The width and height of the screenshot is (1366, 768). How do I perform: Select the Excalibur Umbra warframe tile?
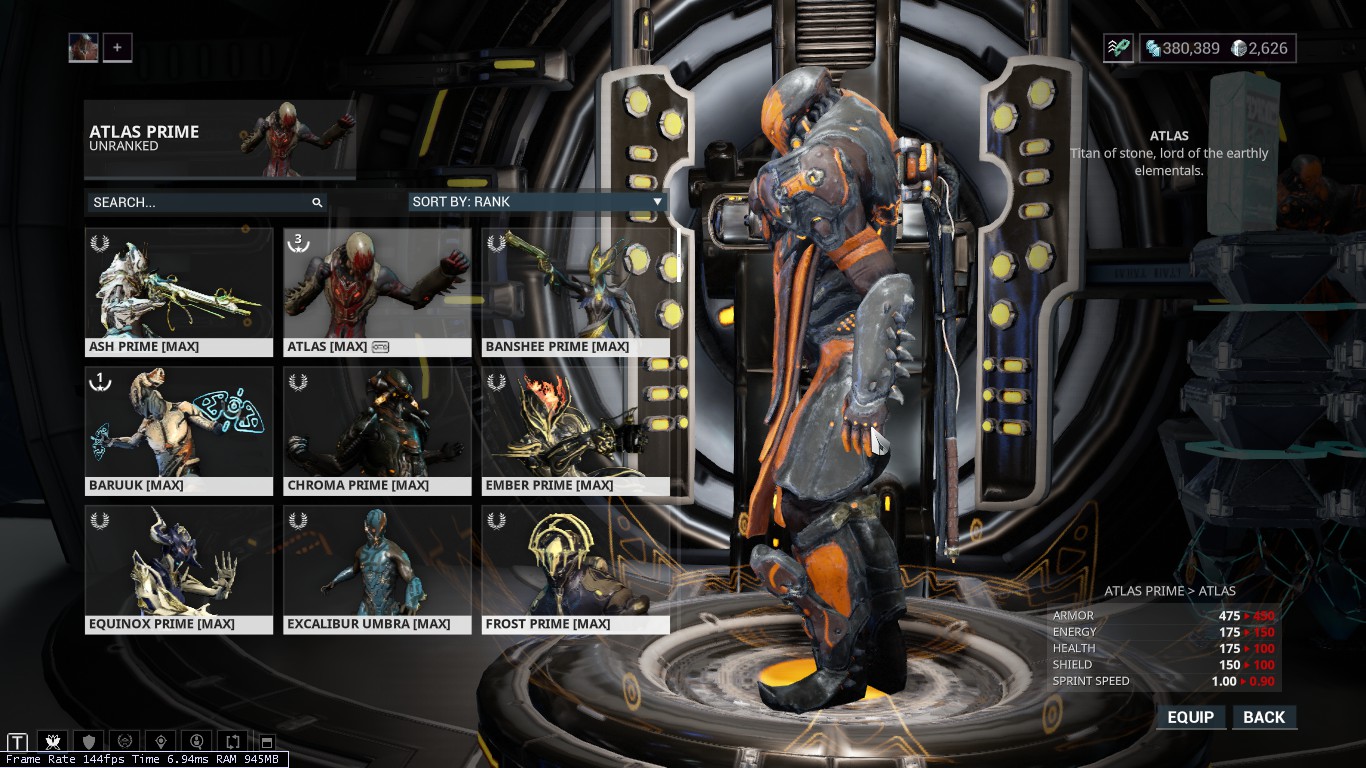pyautogui.click(x=377, y=569)
